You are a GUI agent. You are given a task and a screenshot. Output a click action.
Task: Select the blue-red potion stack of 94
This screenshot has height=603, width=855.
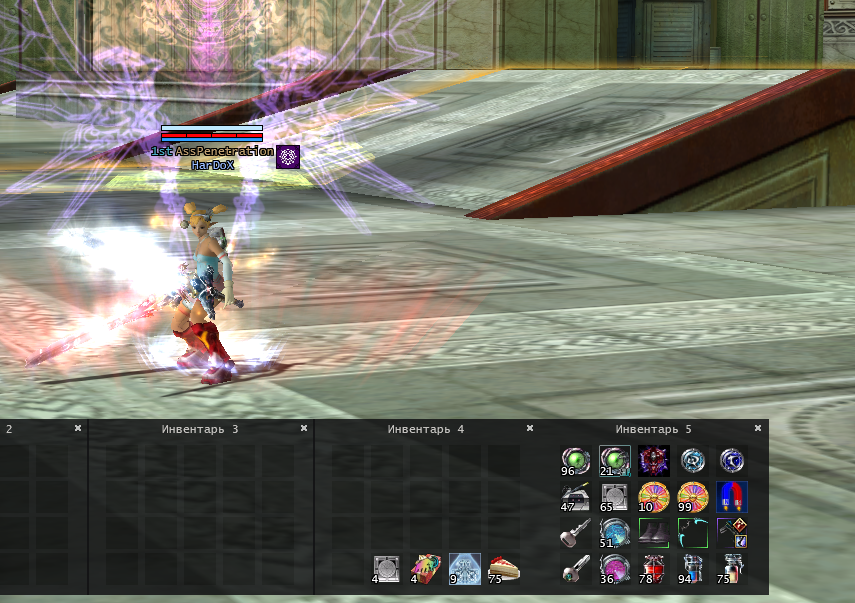692,569
